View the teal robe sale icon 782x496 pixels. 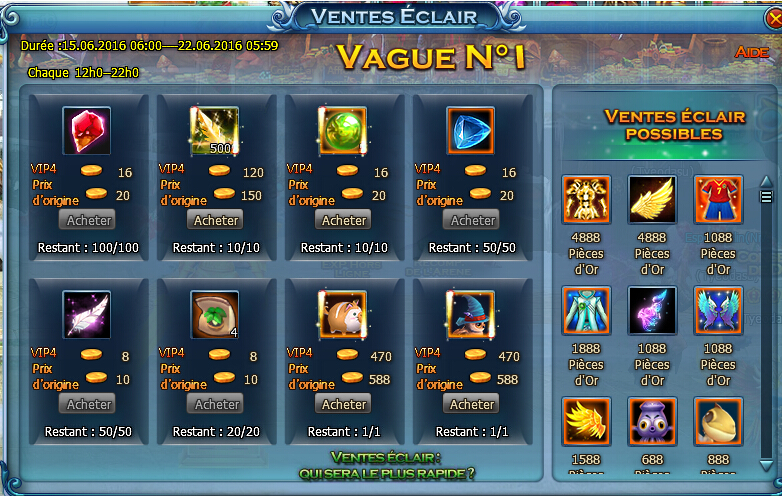(x=587, y=311)
